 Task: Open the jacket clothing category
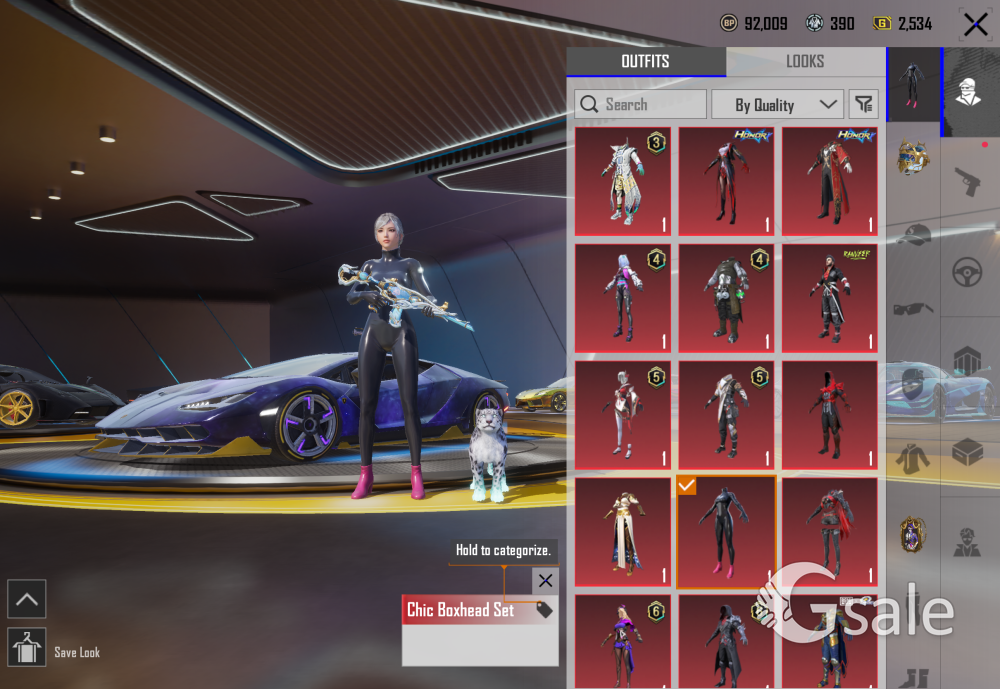point(912,456)
